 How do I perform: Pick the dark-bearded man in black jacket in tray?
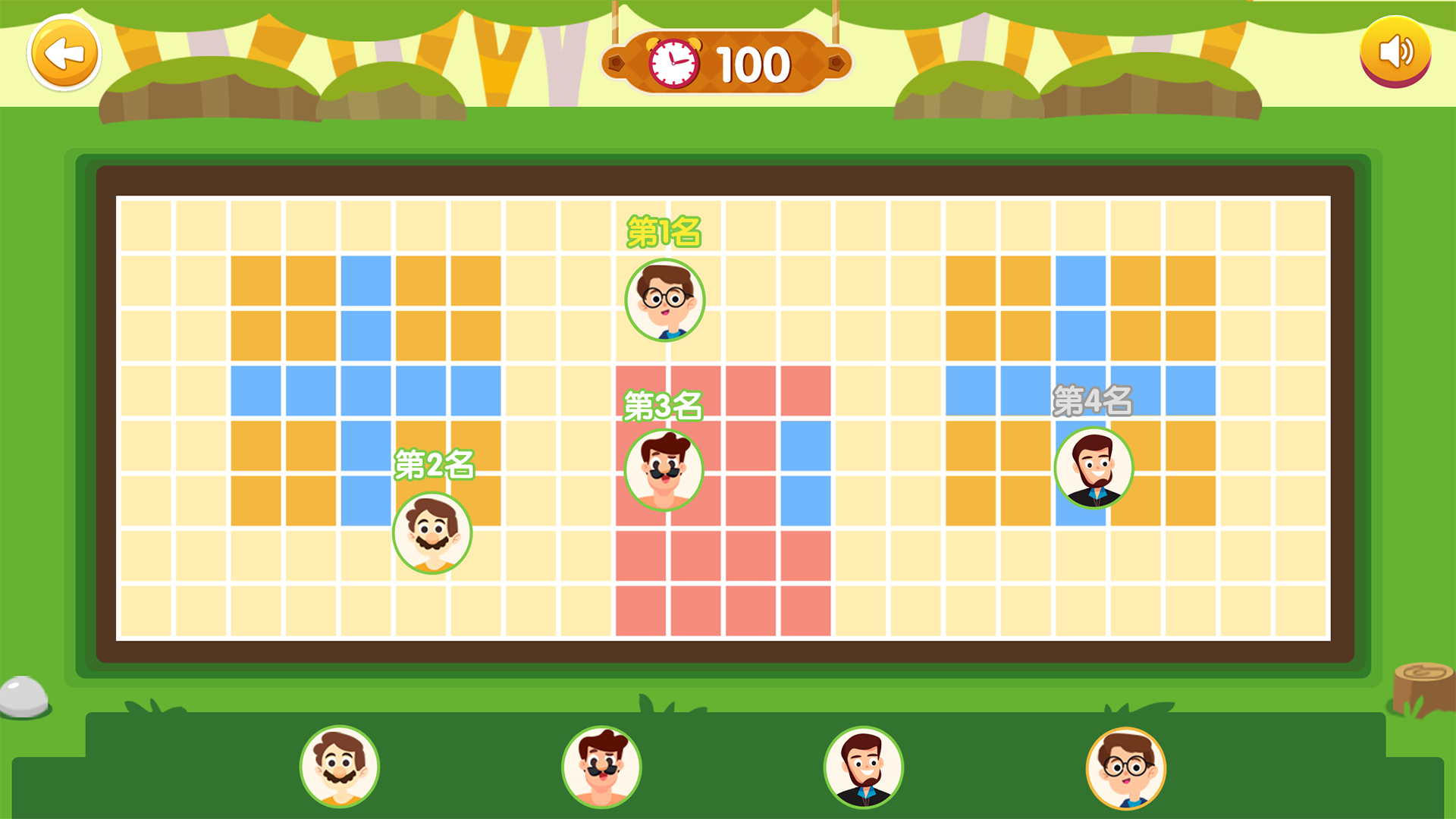tap(864, 766)
